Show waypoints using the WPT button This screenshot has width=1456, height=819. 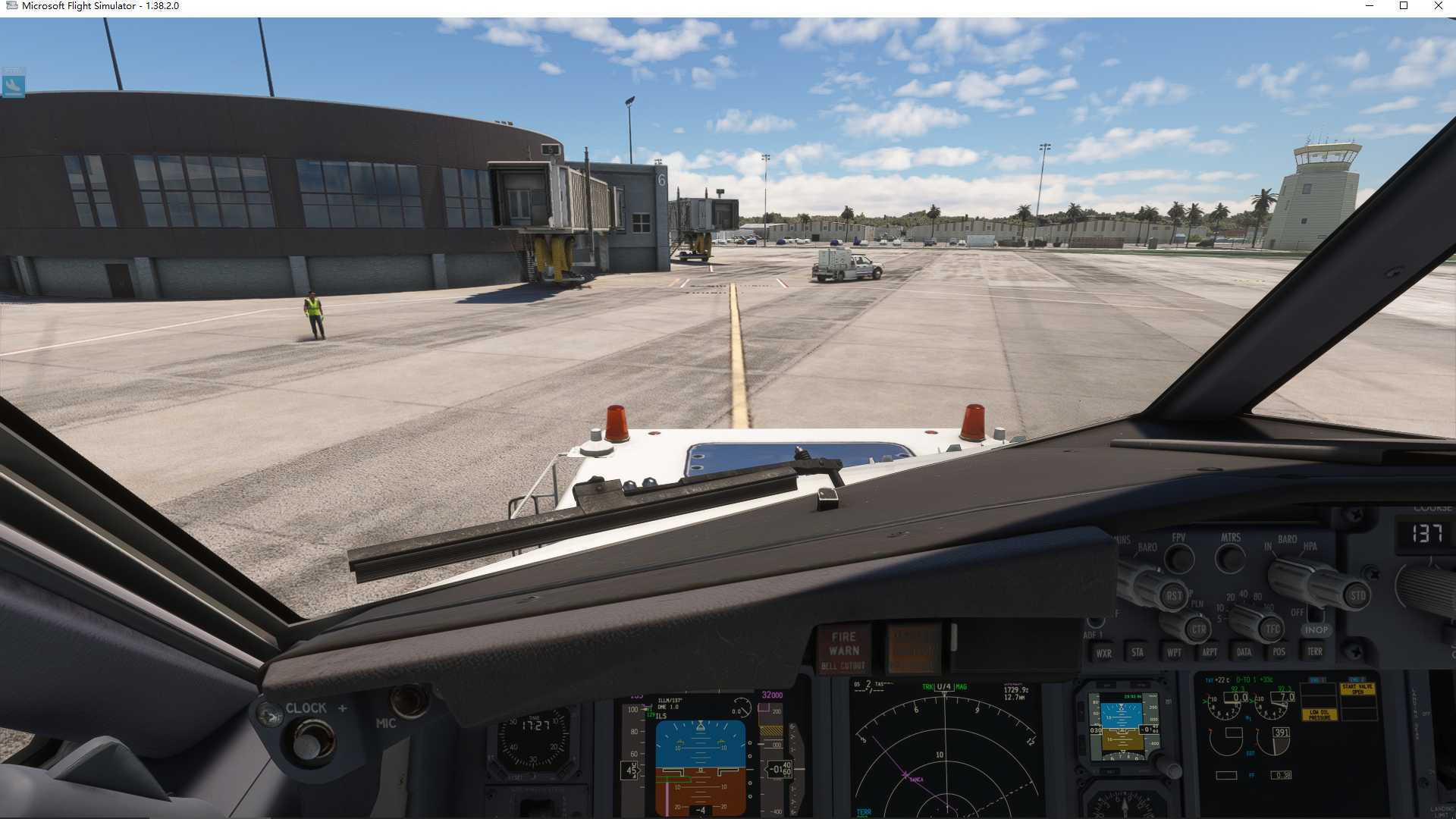(1174, 651)
